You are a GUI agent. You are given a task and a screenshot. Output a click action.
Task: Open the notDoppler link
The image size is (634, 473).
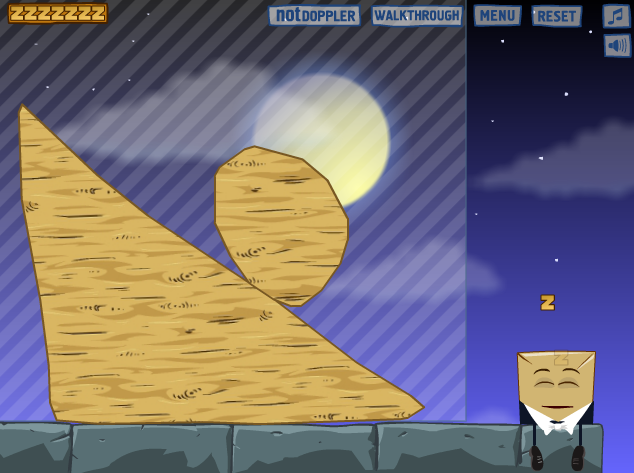coord(314,16)
